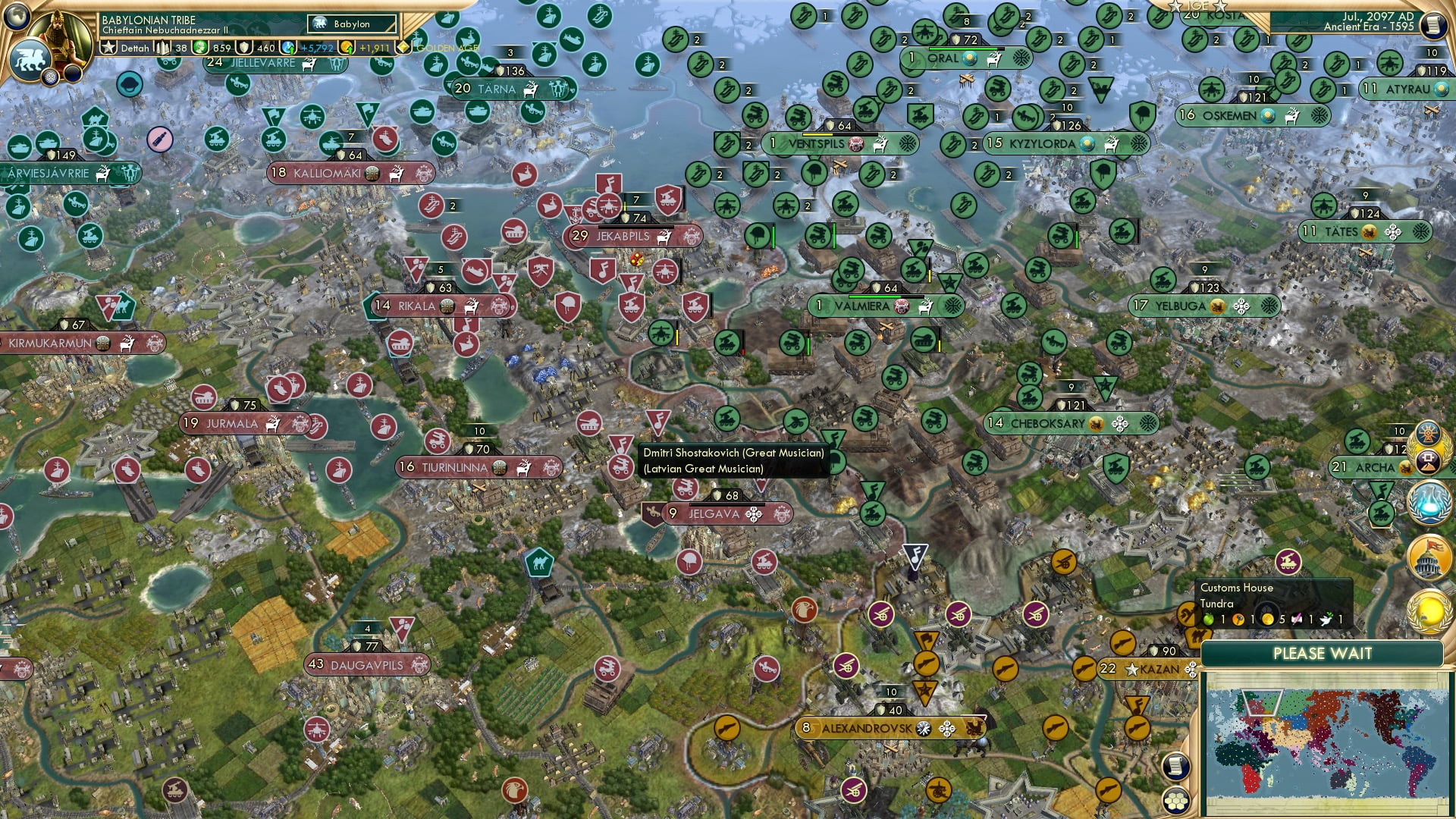Image resolution: width=1456 pixels, height=819 pixels.
Task: Open the notification log scroll icon beside the minimap
Action: click(x=1177, y=766)
